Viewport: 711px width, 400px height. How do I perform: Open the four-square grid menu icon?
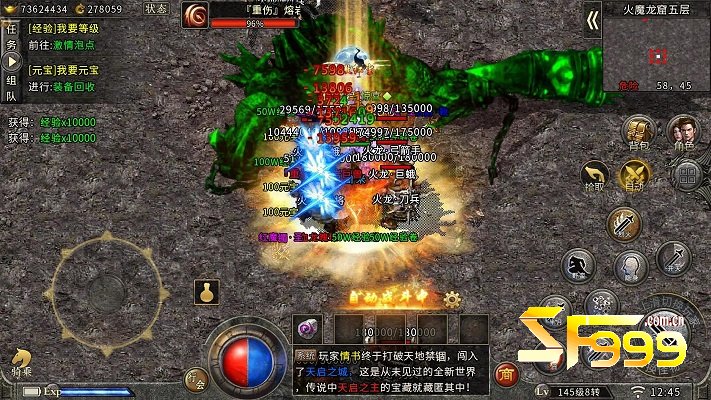pos(686,176)
